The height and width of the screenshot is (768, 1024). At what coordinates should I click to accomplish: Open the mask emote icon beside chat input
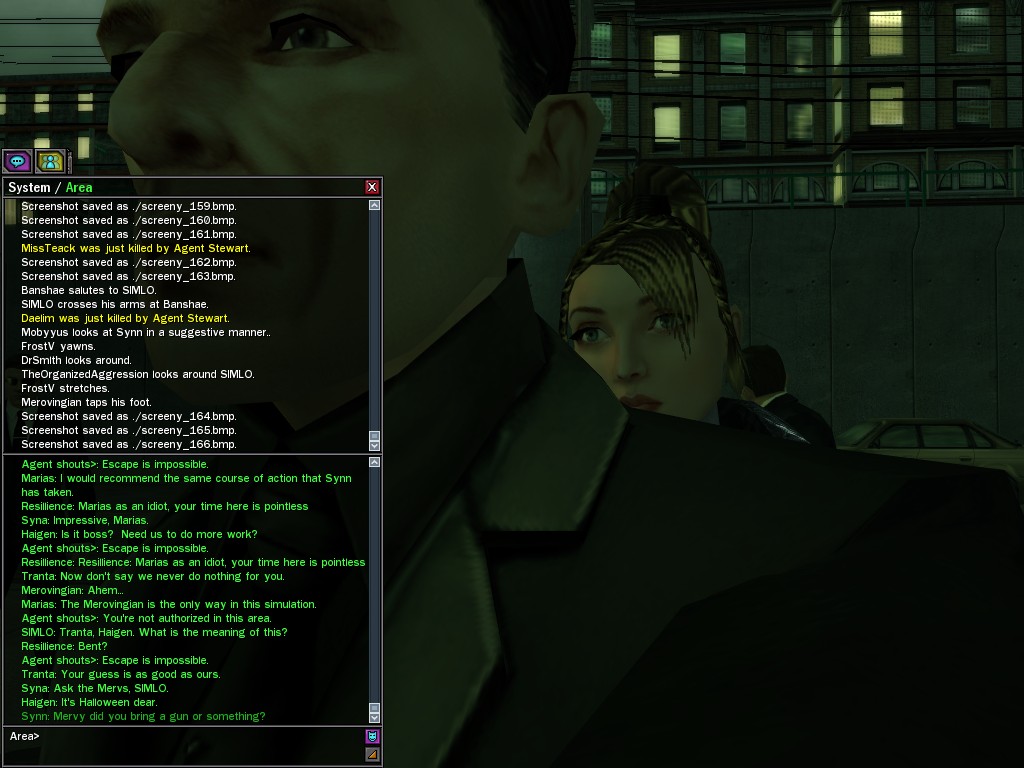click(x=372, y=737)
